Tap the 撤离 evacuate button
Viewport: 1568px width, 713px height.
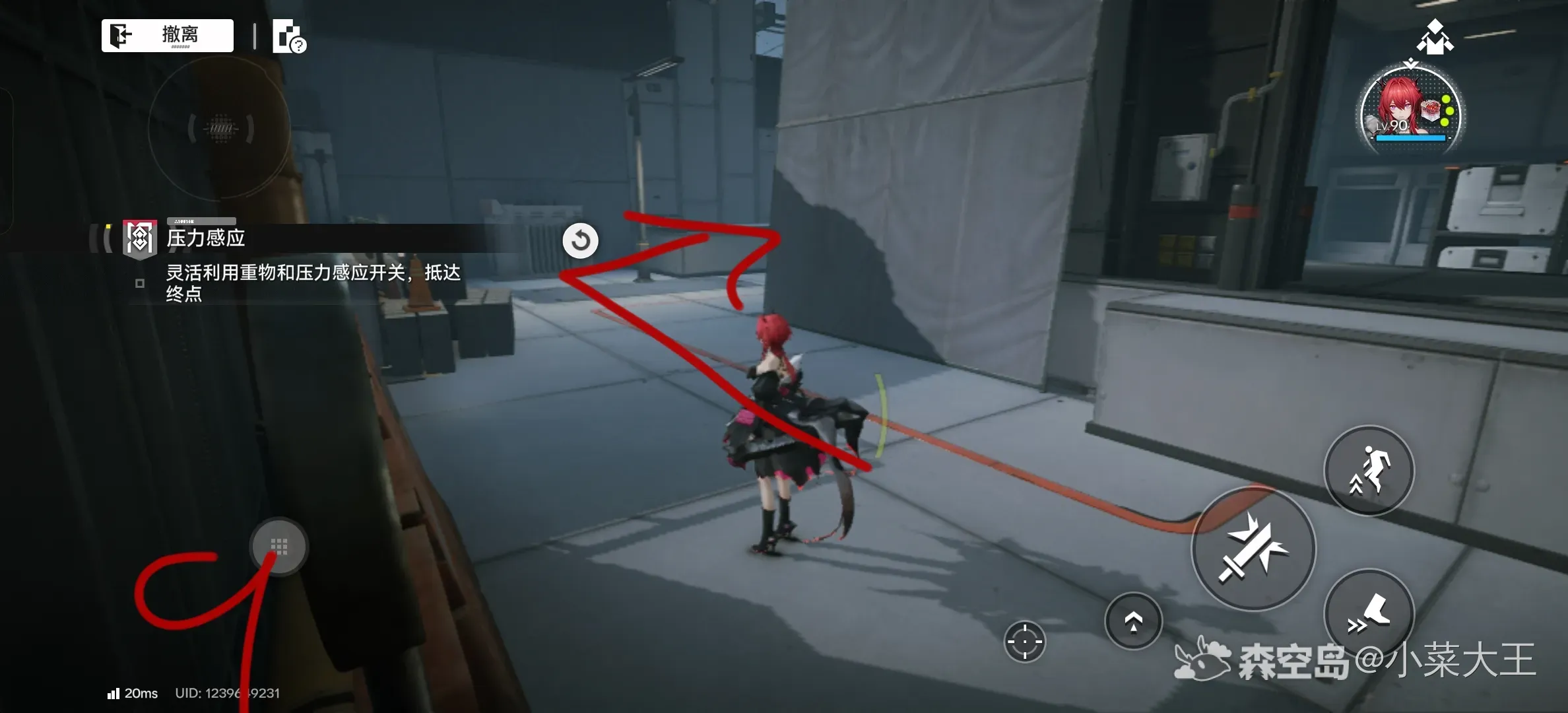(x=168, y=35)
